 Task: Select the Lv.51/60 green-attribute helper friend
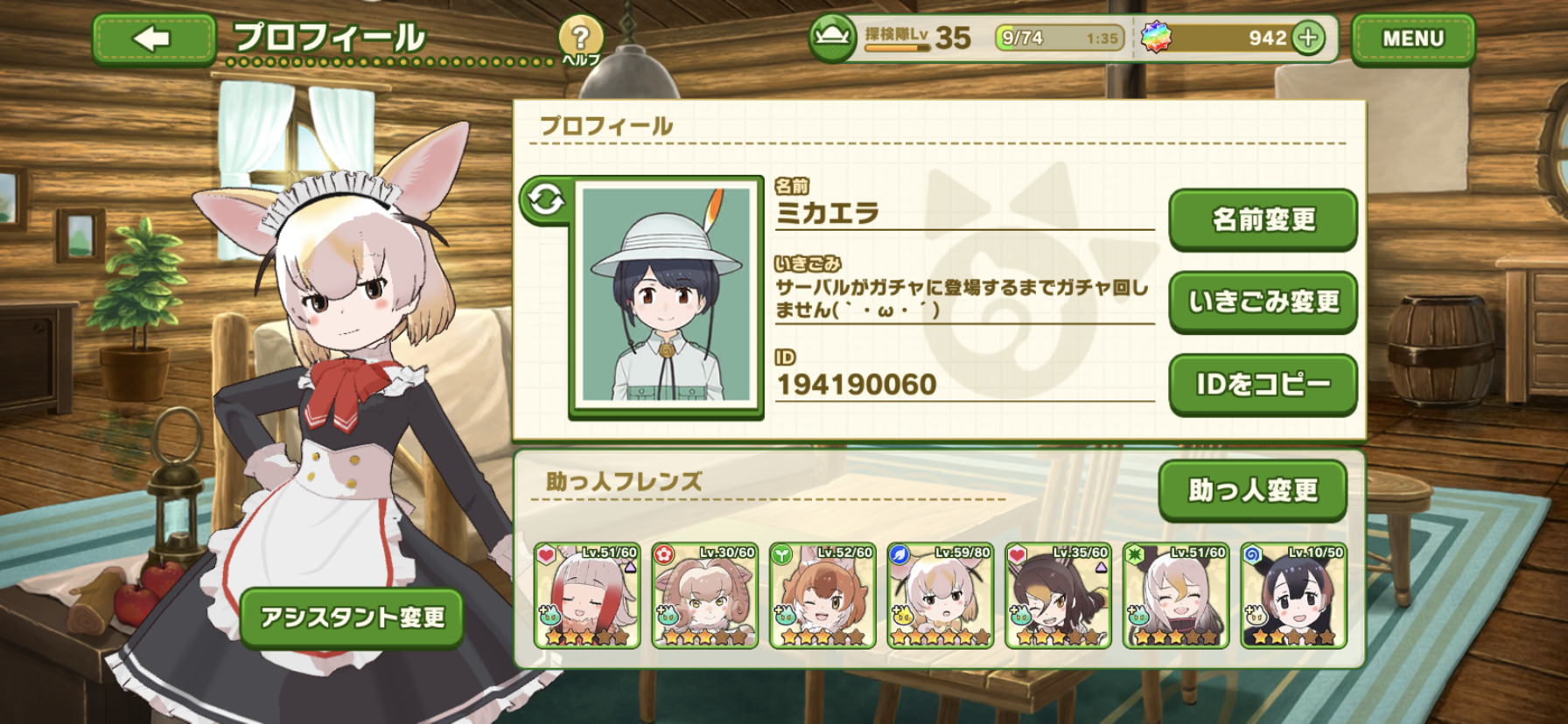(1175, 595)
